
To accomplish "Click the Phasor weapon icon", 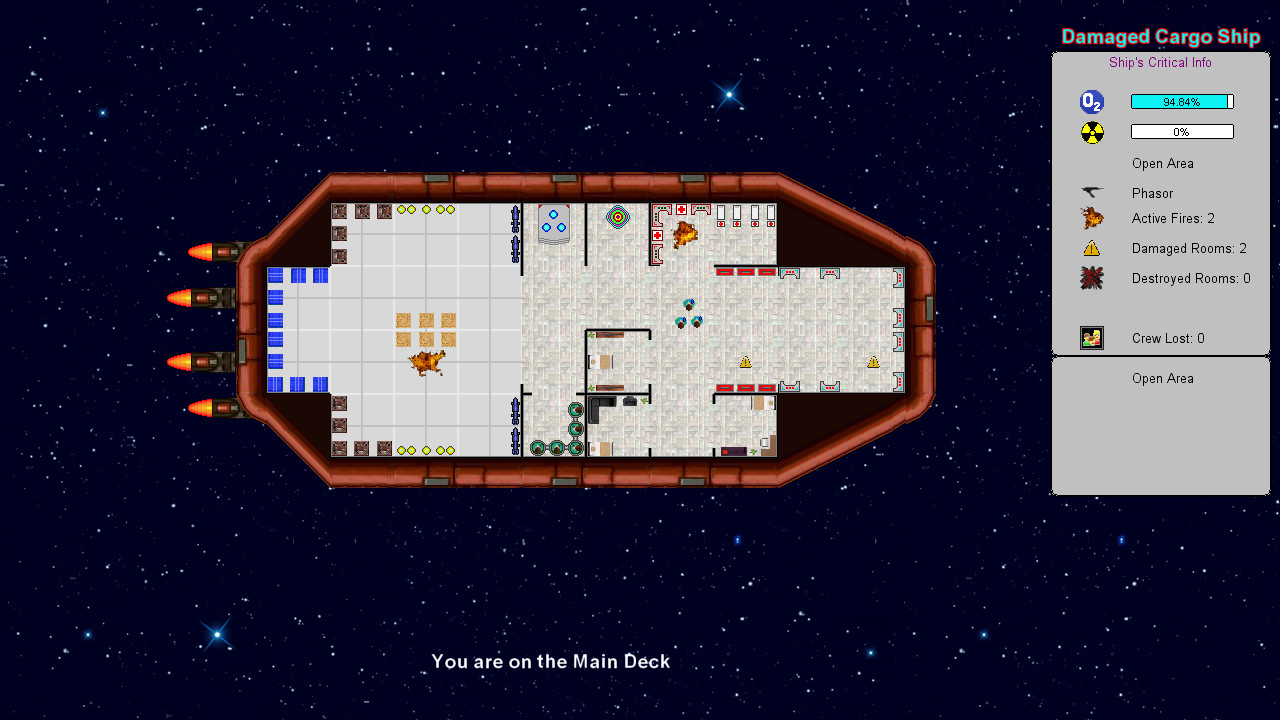I will point(1091,192).
